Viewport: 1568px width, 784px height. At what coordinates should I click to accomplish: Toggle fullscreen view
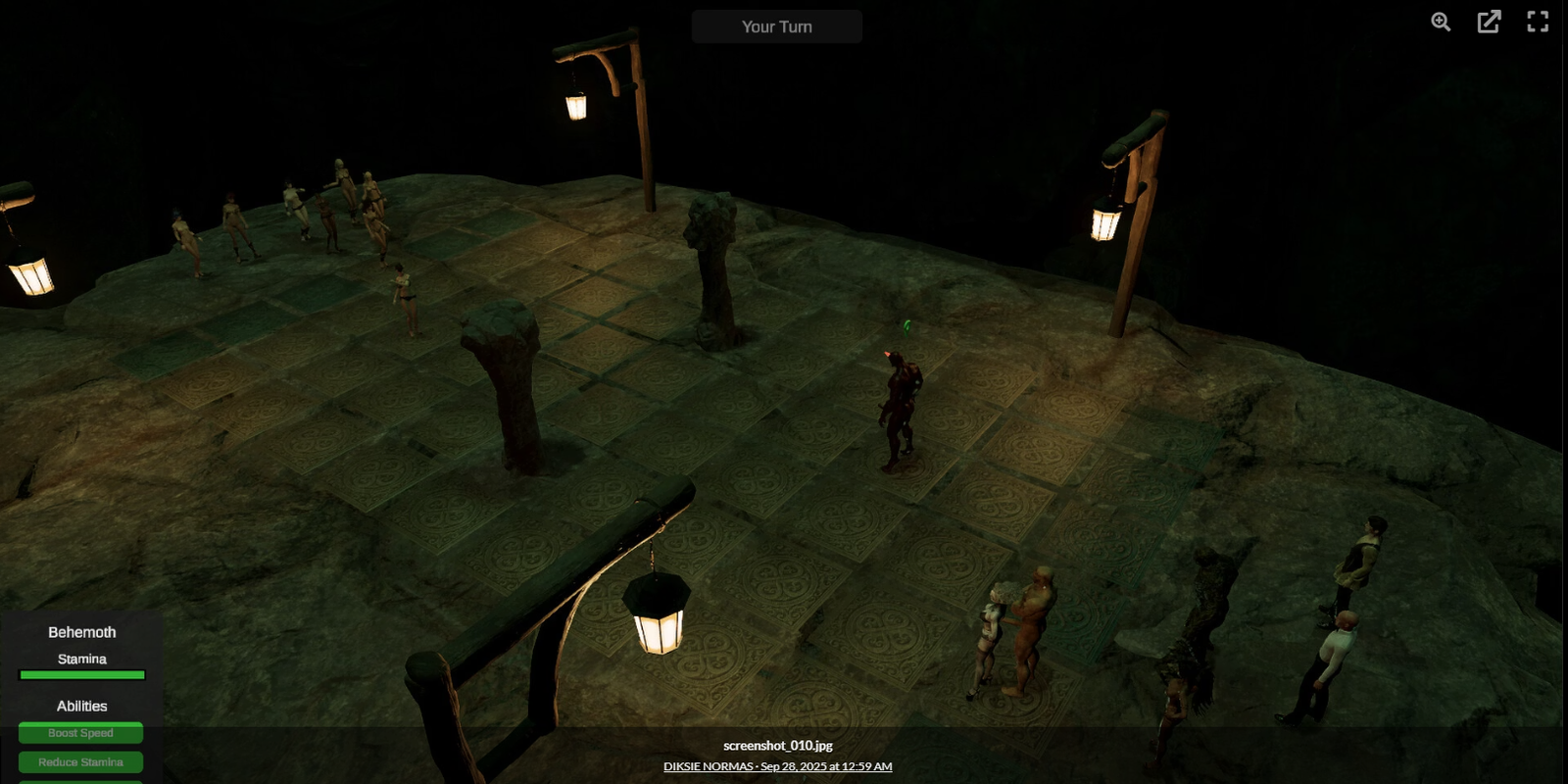(x=1538, y=22)
